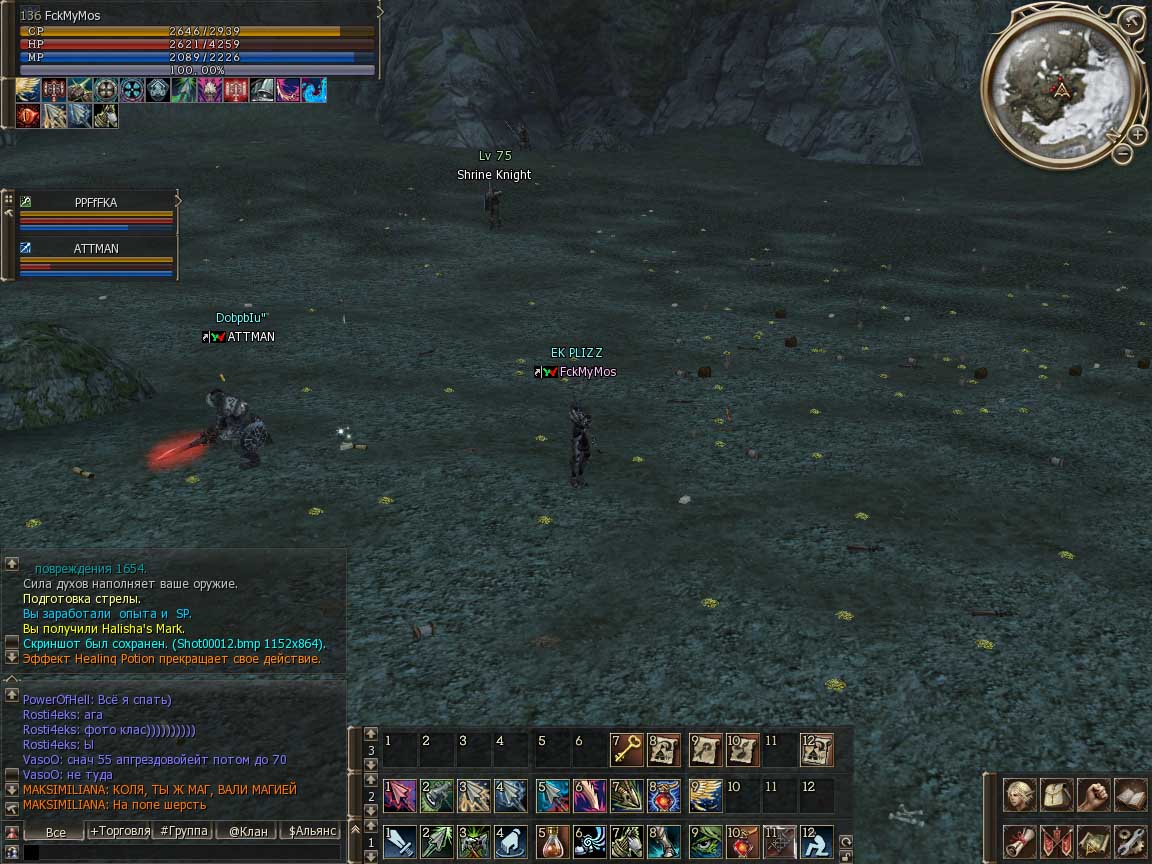Open the clan banners icon
The height and width of the screenshot is (864, 1152).
pos(1057,840)
